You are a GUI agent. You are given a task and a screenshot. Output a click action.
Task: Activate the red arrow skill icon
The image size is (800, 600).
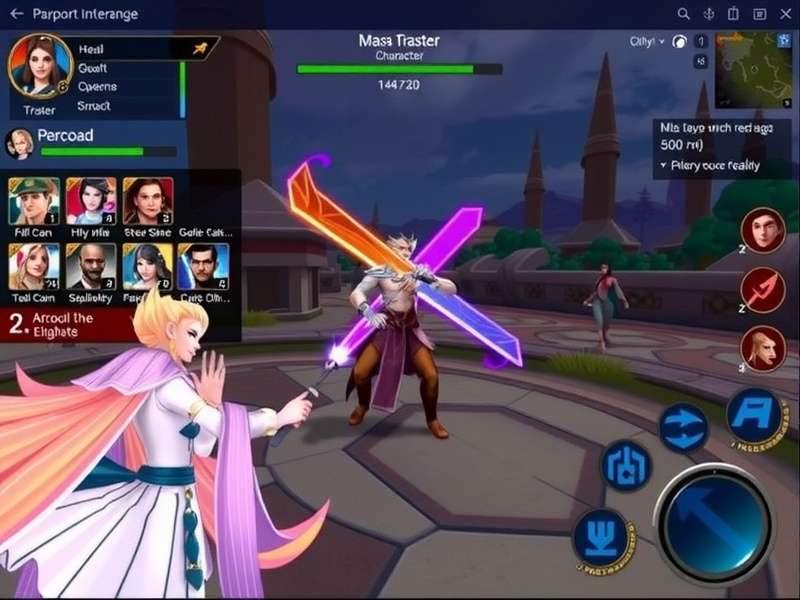[x=762, y=290]
